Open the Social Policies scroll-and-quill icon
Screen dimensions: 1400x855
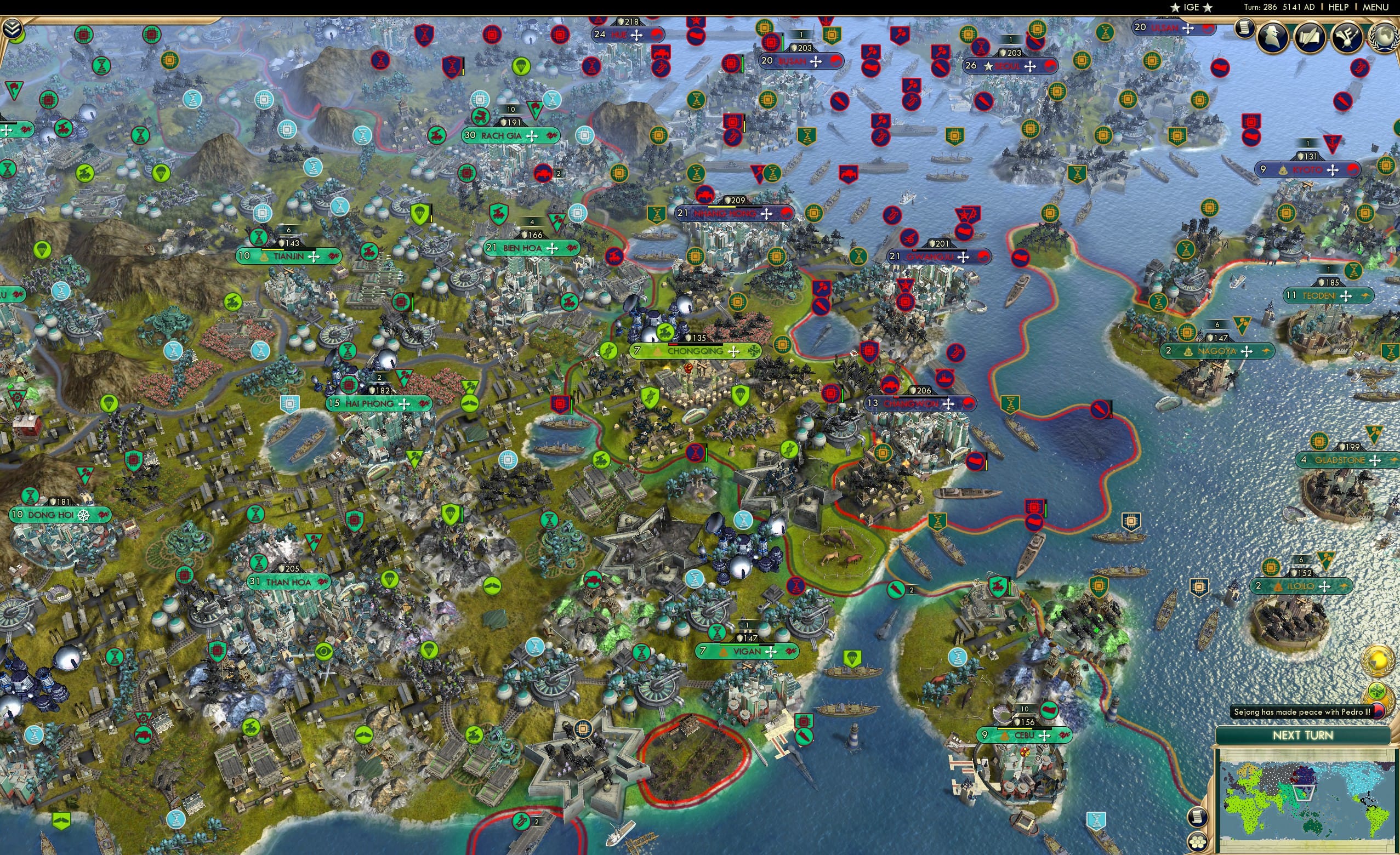pyautogui.click(x=1310, y=37)
